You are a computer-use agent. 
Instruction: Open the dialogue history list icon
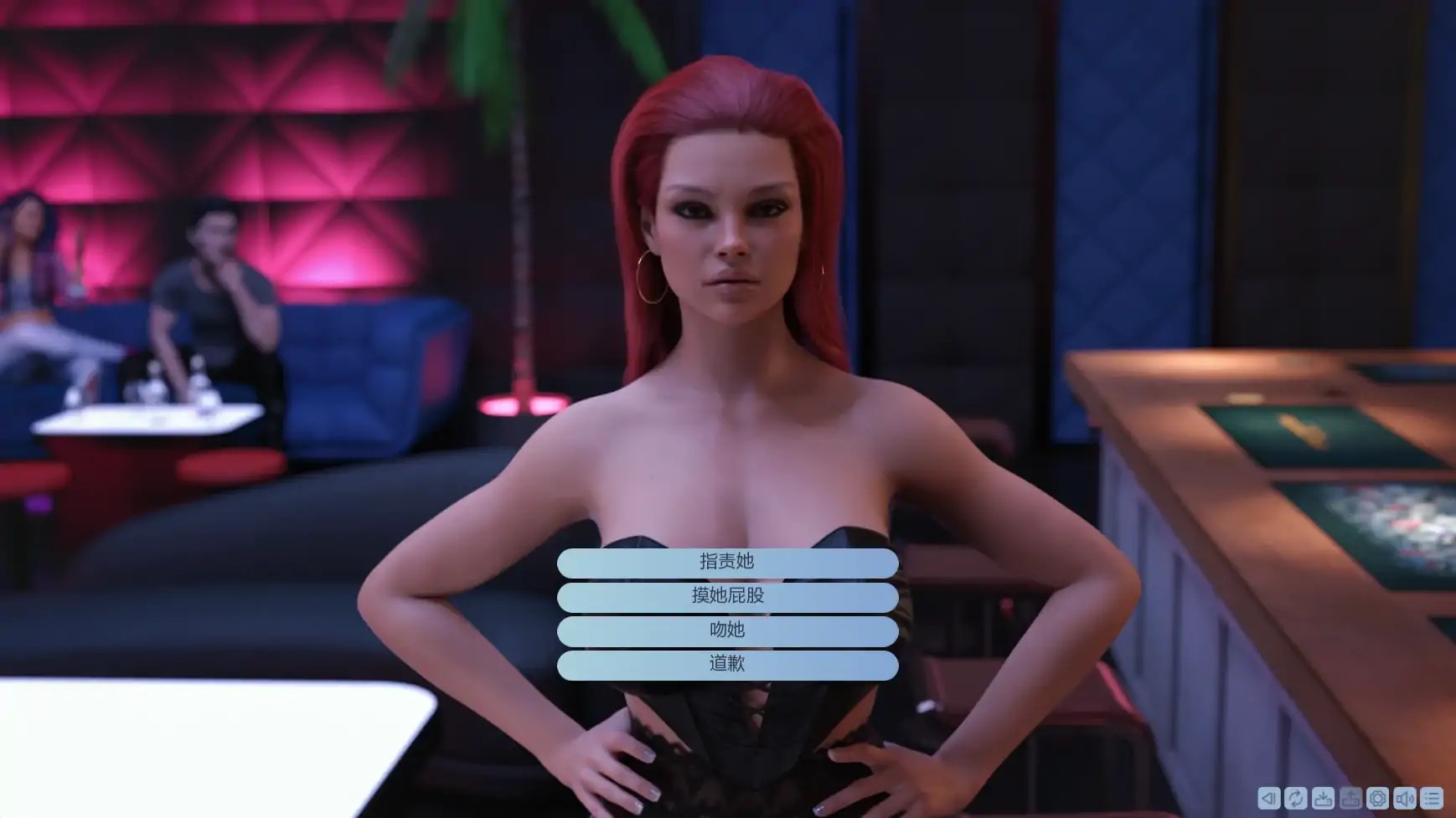click(1433, 798)
